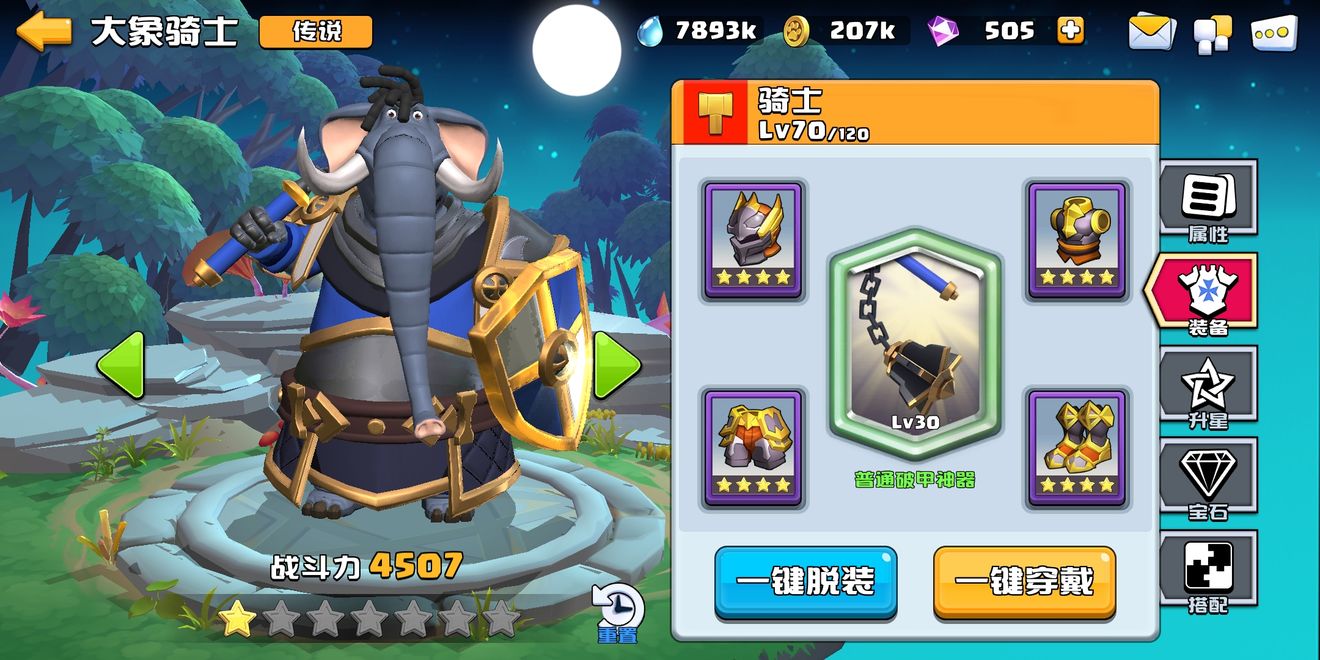This screenshot has width=1320, height=660.
Task: Select the helmet equipment slot
Action: (x=753, y=240)
